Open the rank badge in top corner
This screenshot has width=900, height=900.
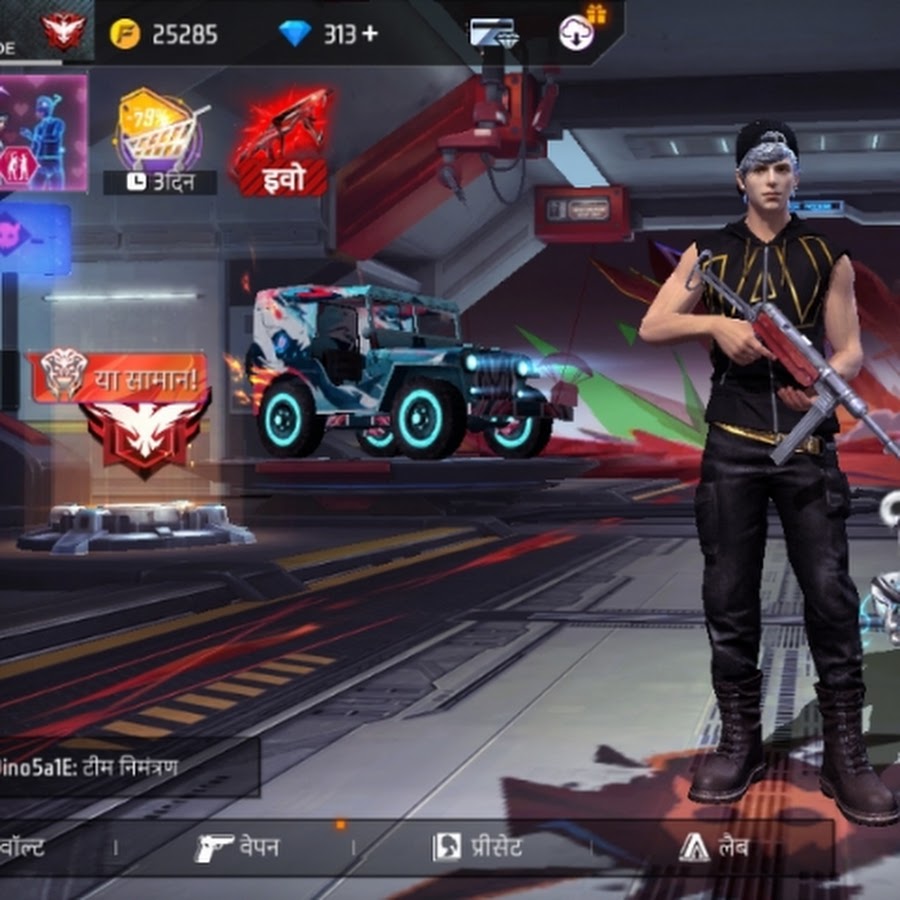click(64, 30)
